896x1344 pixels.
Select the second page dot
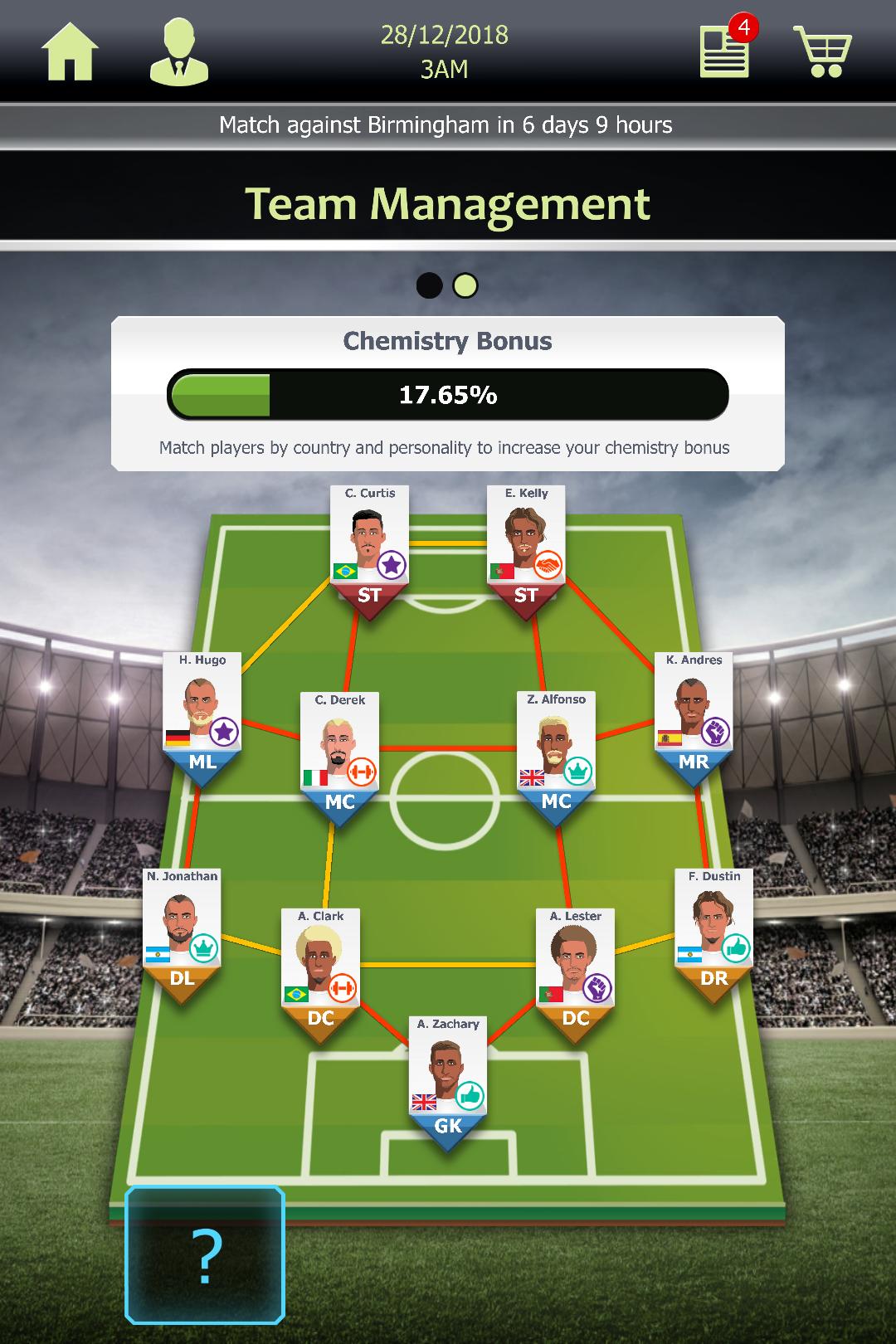(465, 285)
